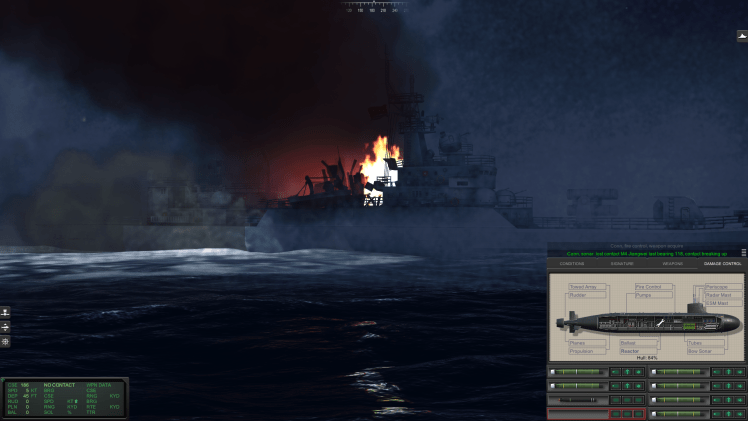
Task: Select the Fire Control system label
Action: pos(648,287)
